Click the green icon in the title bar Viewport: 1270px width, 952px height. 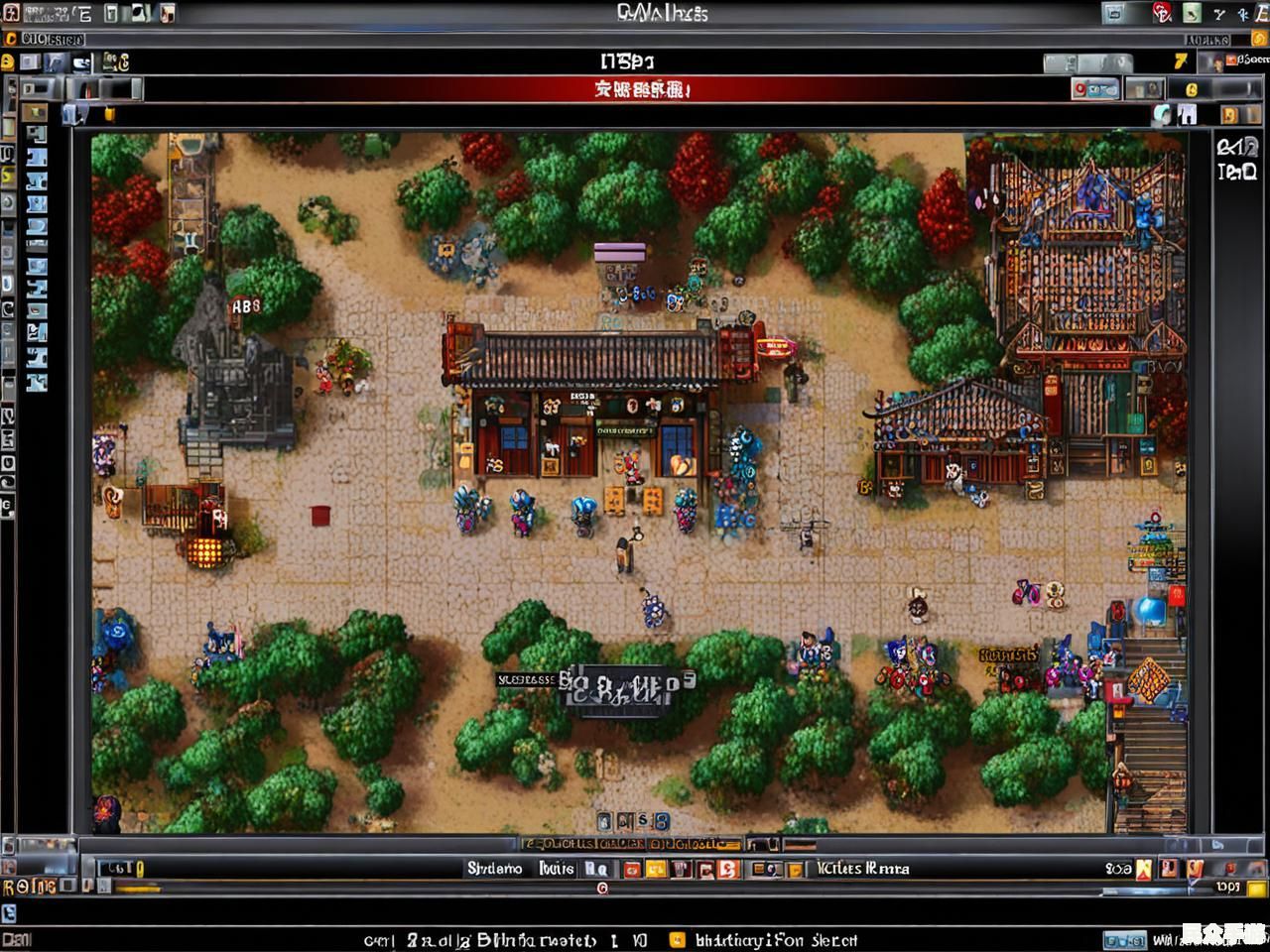pyautogui.click(x=1191, y=13)
